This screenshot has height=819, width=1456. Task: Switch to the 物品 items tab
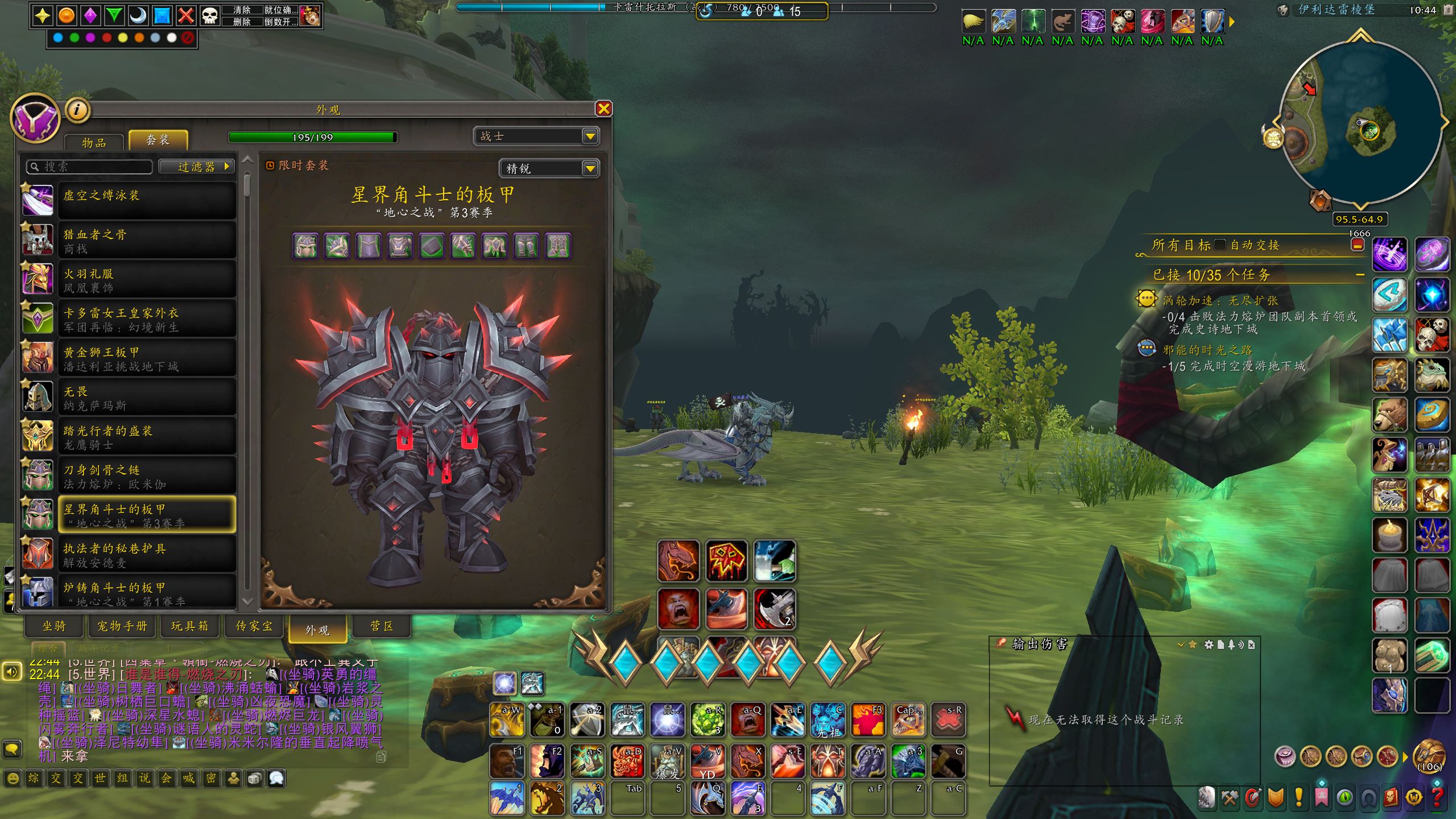pyautogui.click(x=94, y=142)
